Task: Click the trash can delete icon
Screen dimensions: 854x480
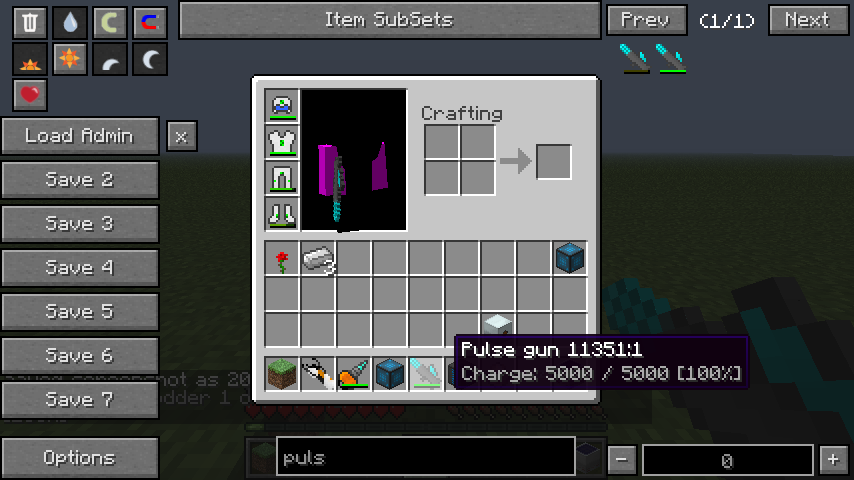Action: pyautogui.click(x=30, y=22)
